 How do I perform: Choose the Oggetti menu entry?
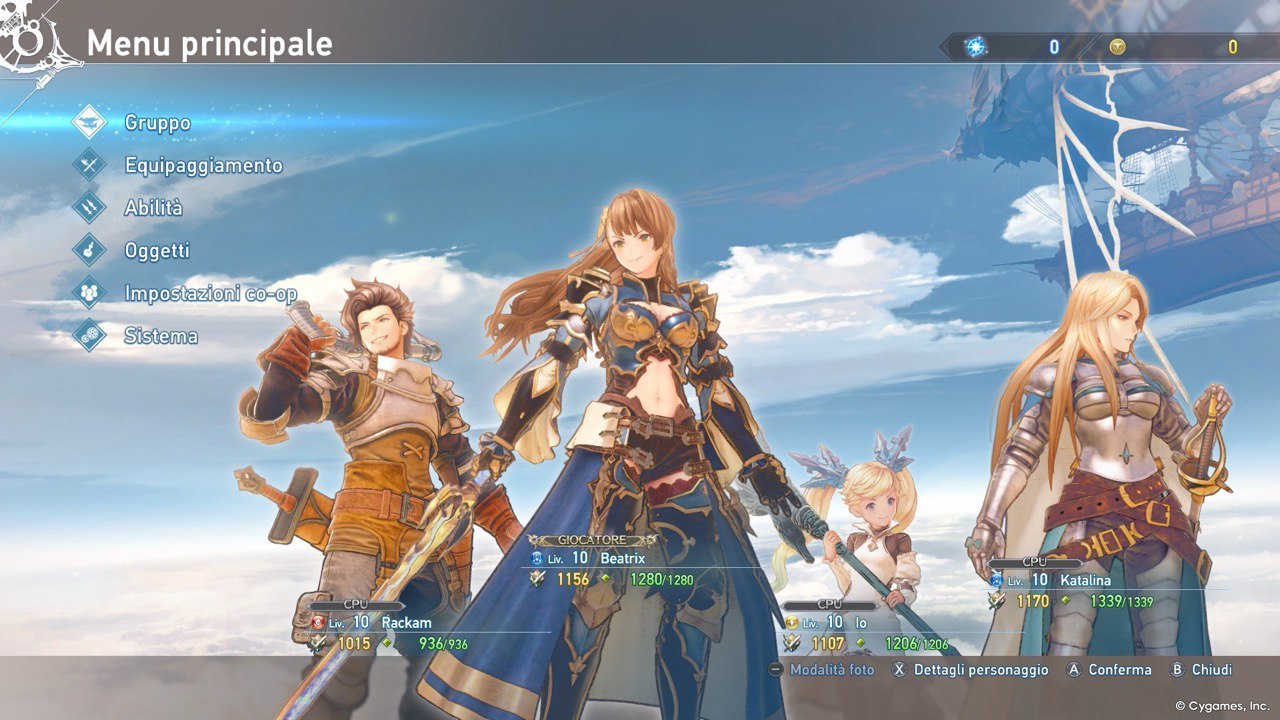157,251
